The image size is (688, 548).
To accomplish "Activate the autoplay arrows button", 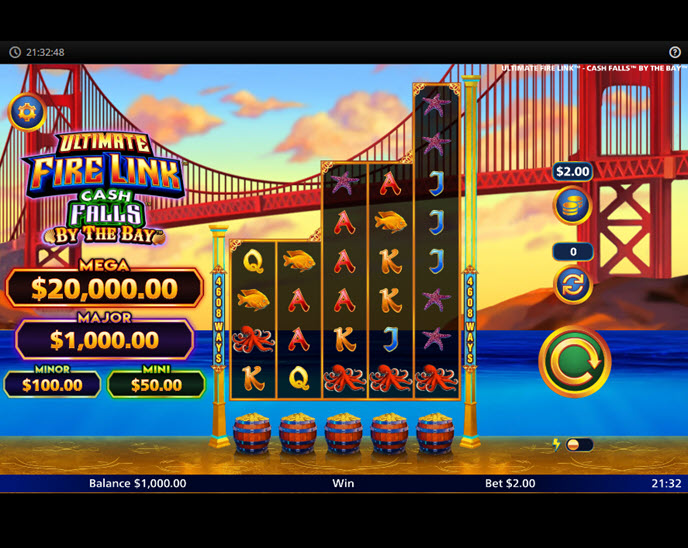I will tap(572, 284).
